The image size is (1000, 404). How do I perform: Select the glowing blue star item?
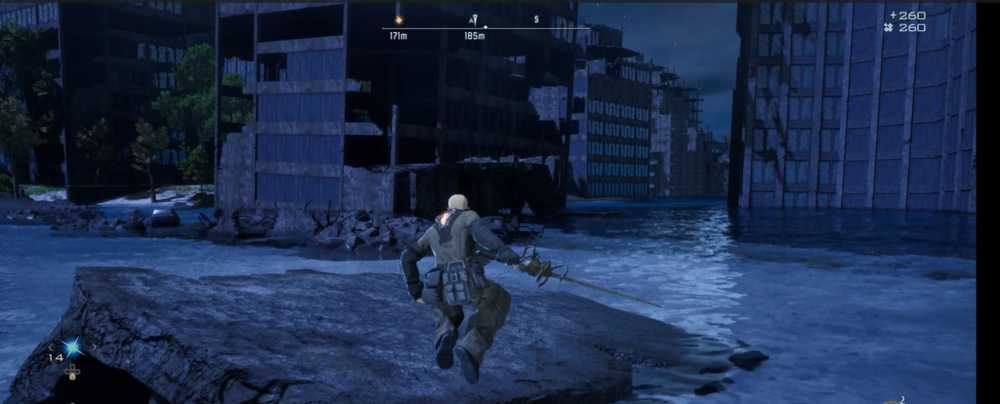coord(72,347)
